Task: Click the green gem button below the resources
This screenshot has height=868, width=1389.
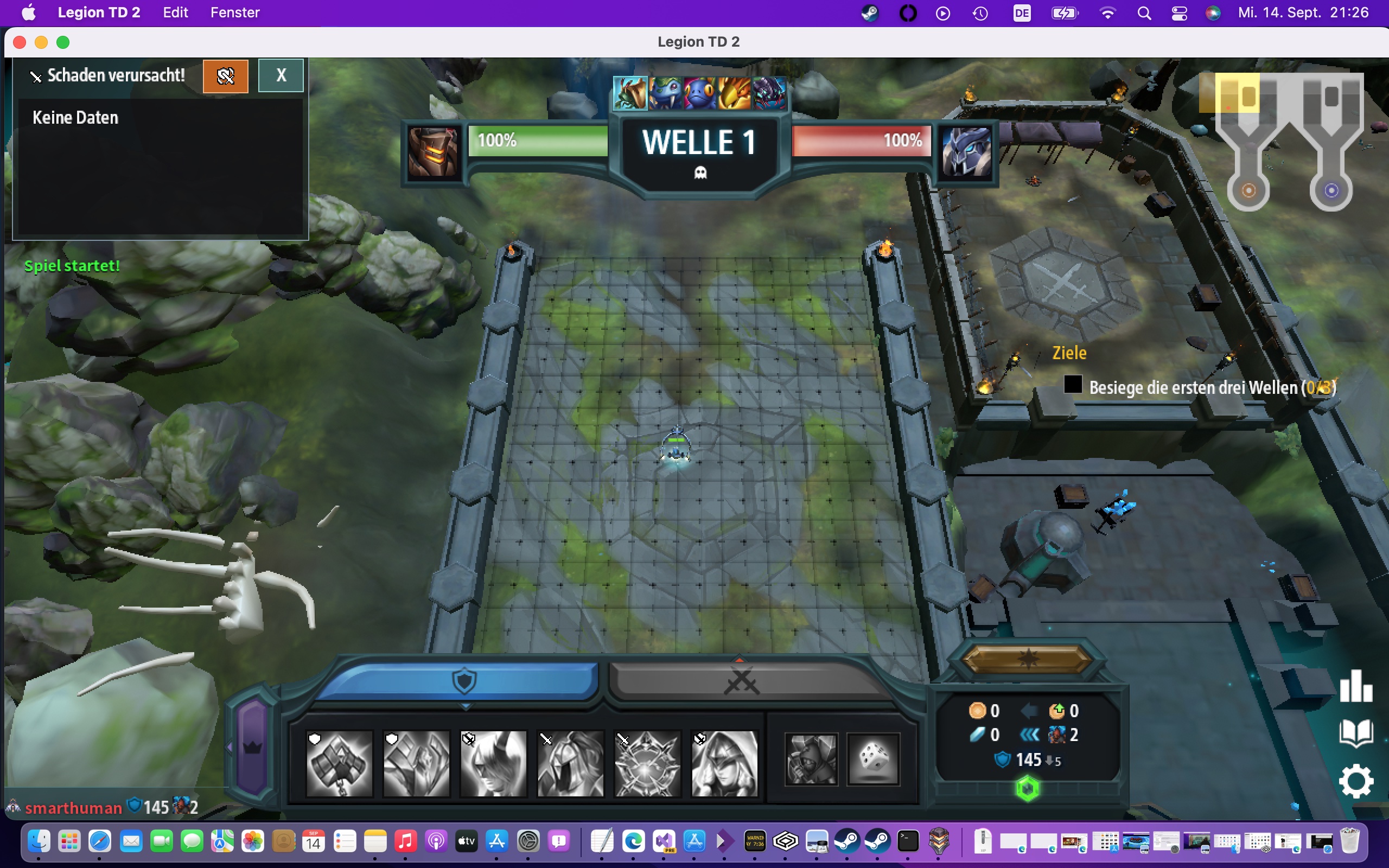Action: (x=1028, y=788)
